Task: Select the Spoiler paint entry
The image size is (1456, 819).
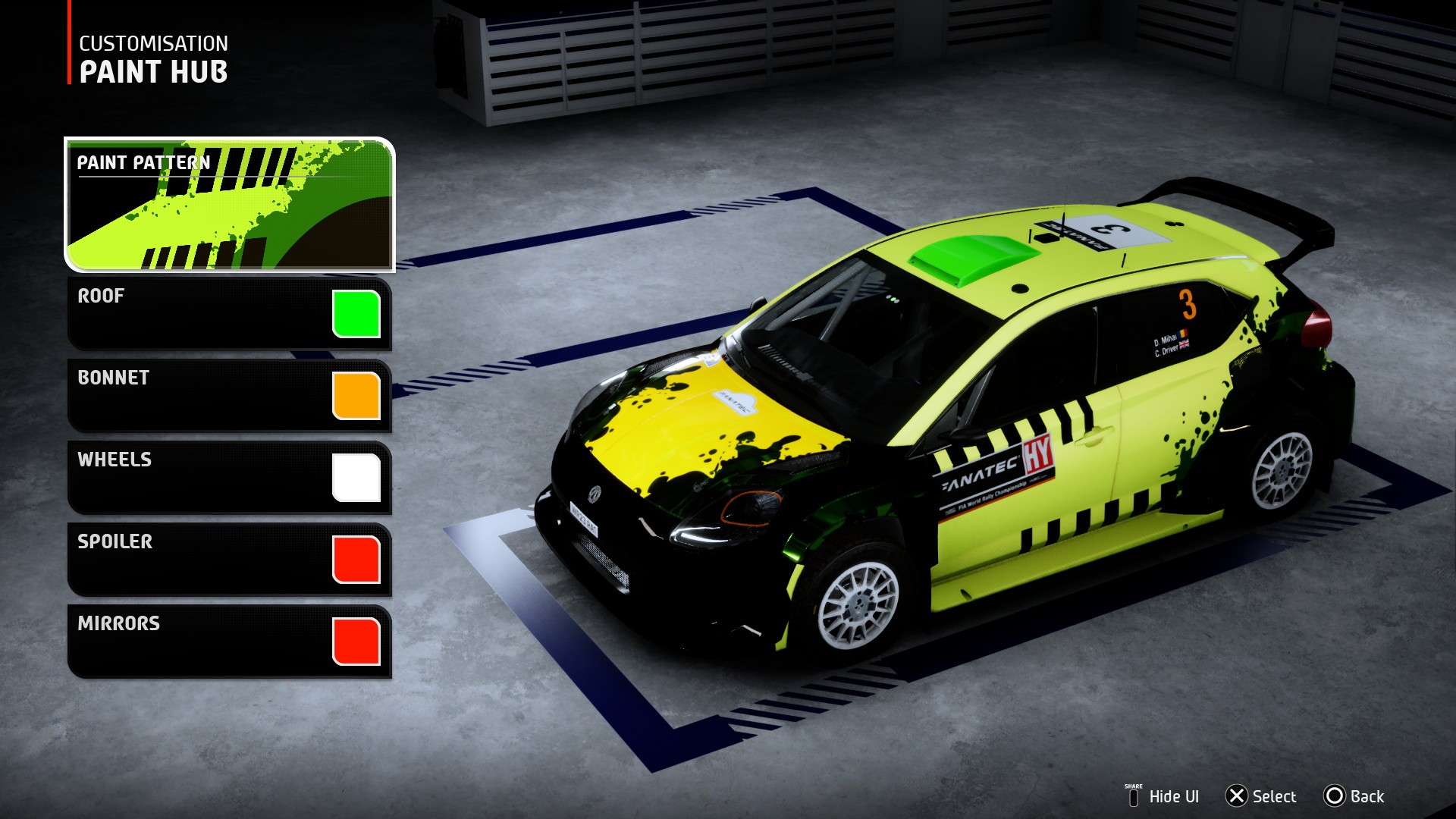Action: tap(197, 559)
